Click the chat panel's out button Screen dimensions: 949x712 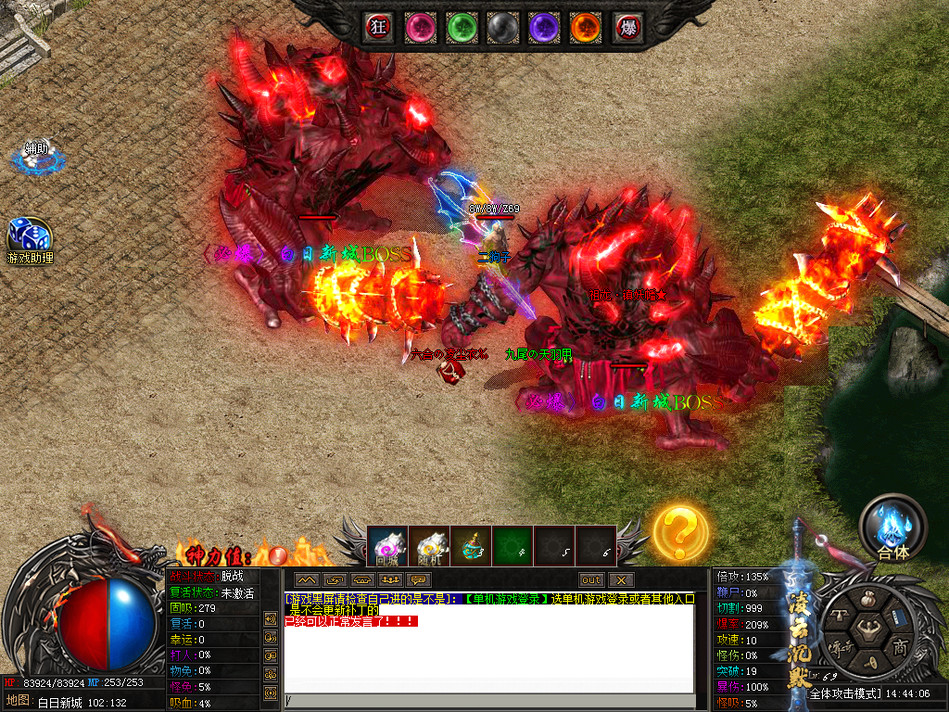591,580
